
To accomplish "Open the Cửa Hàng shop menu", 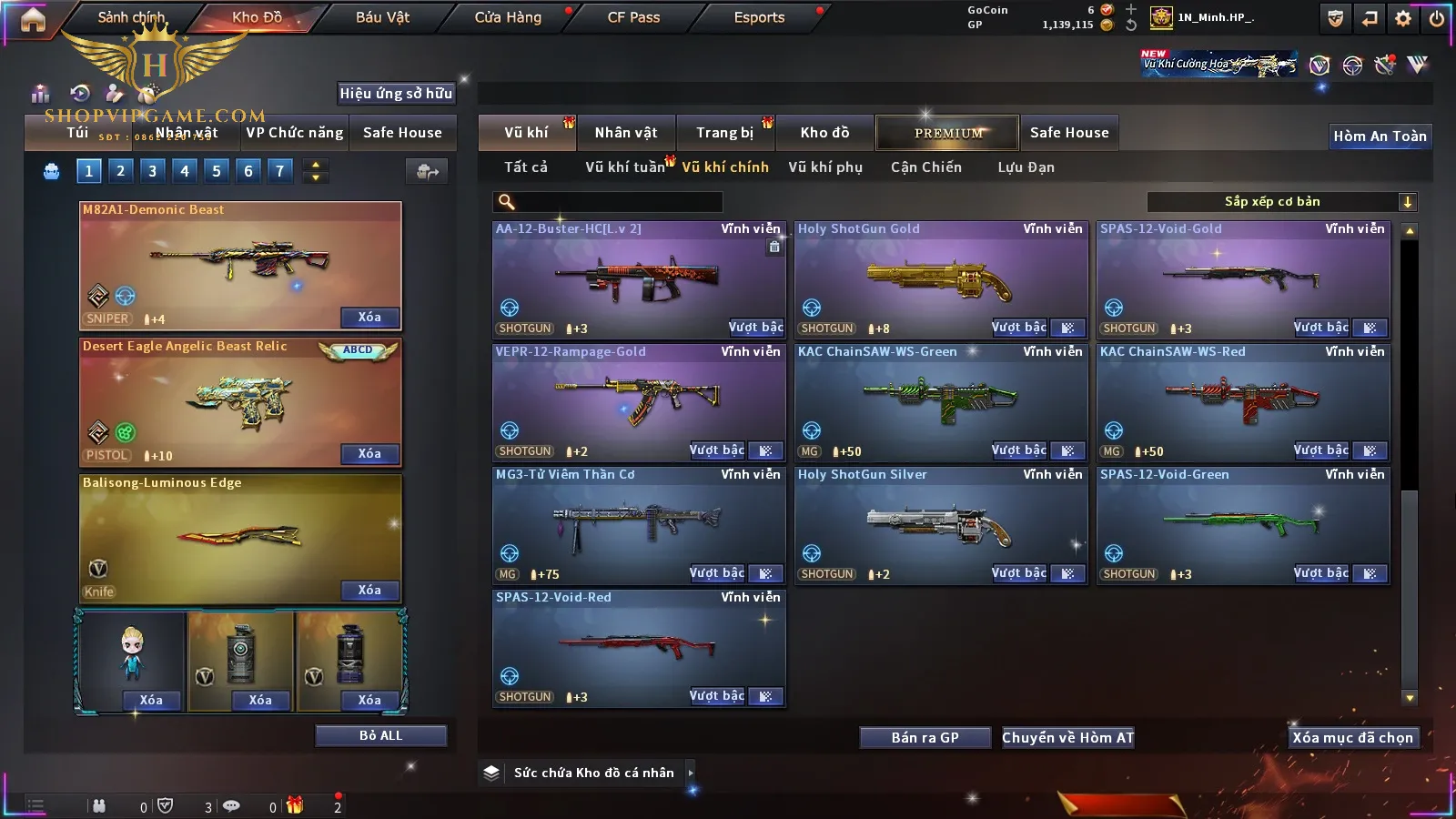I will pos(508,17).
